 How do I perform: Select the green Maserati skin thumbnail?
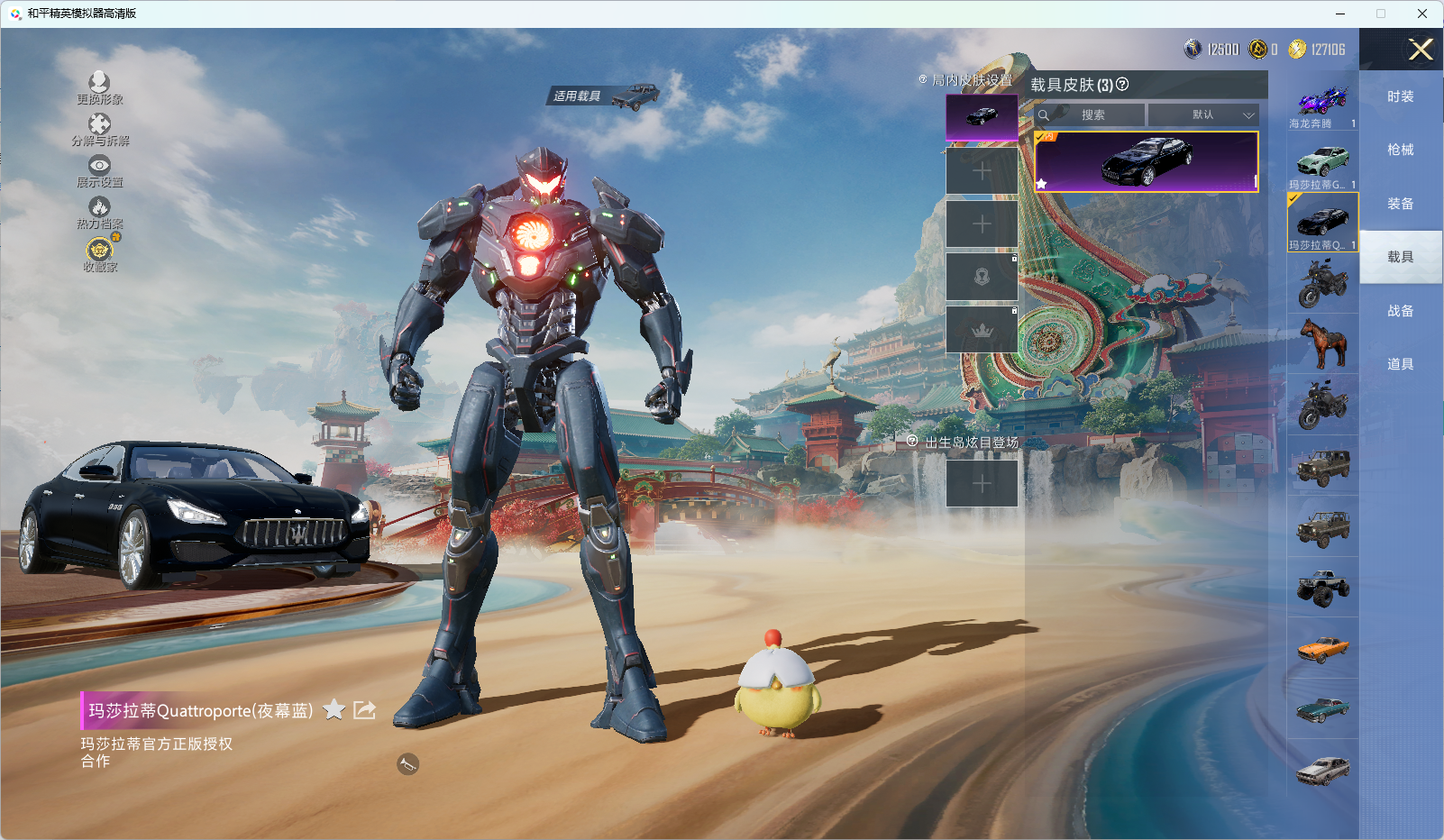pos(1322,163)
